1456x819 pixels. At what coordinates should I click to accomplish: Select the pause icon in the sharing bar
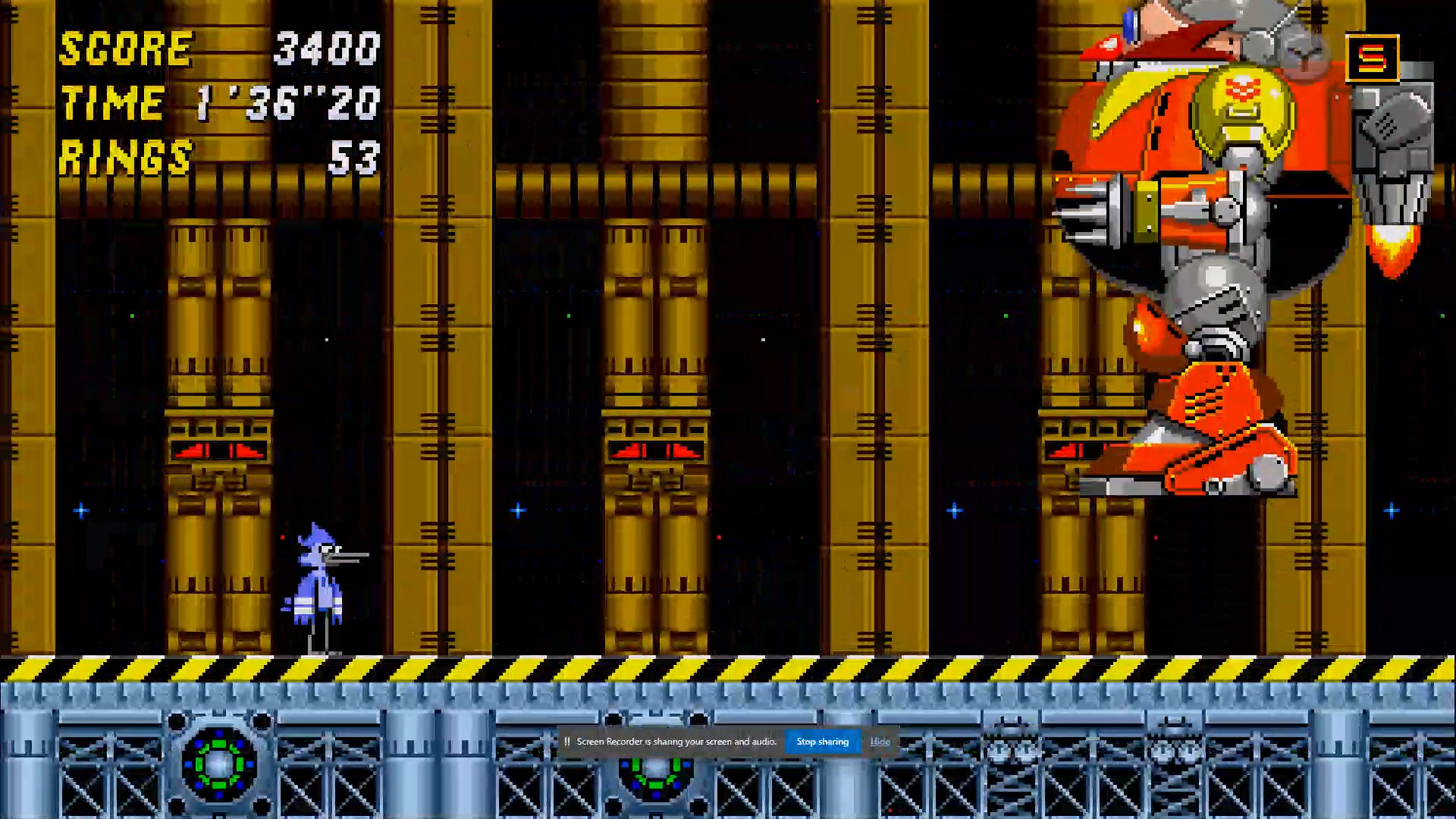click(x=568, y=742)
